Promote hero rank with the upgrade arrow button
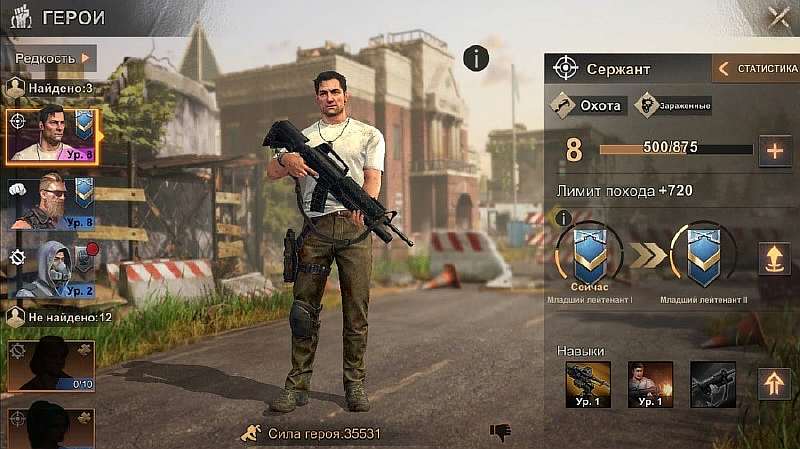 [x=773, y=258]
